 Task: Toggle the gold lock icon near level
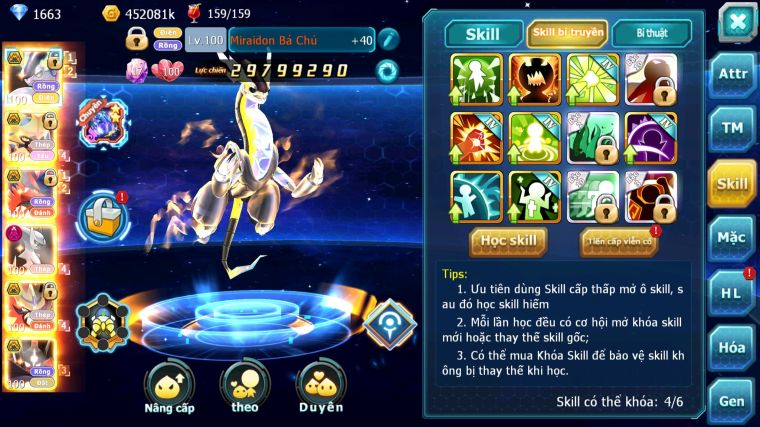pos(137,39)
